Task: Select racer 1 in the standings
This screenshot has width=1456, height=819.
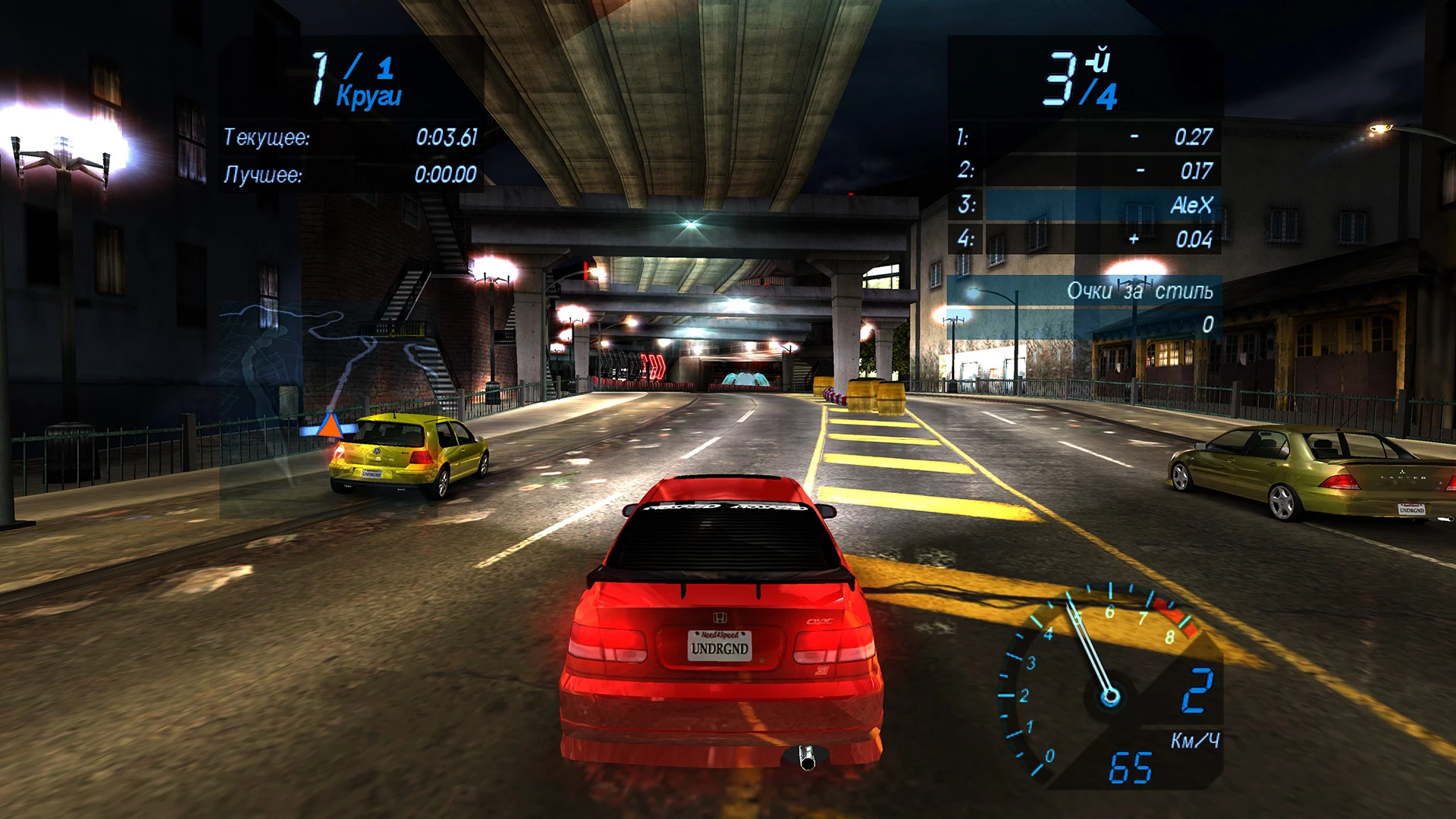Action: pos(1084,138)
